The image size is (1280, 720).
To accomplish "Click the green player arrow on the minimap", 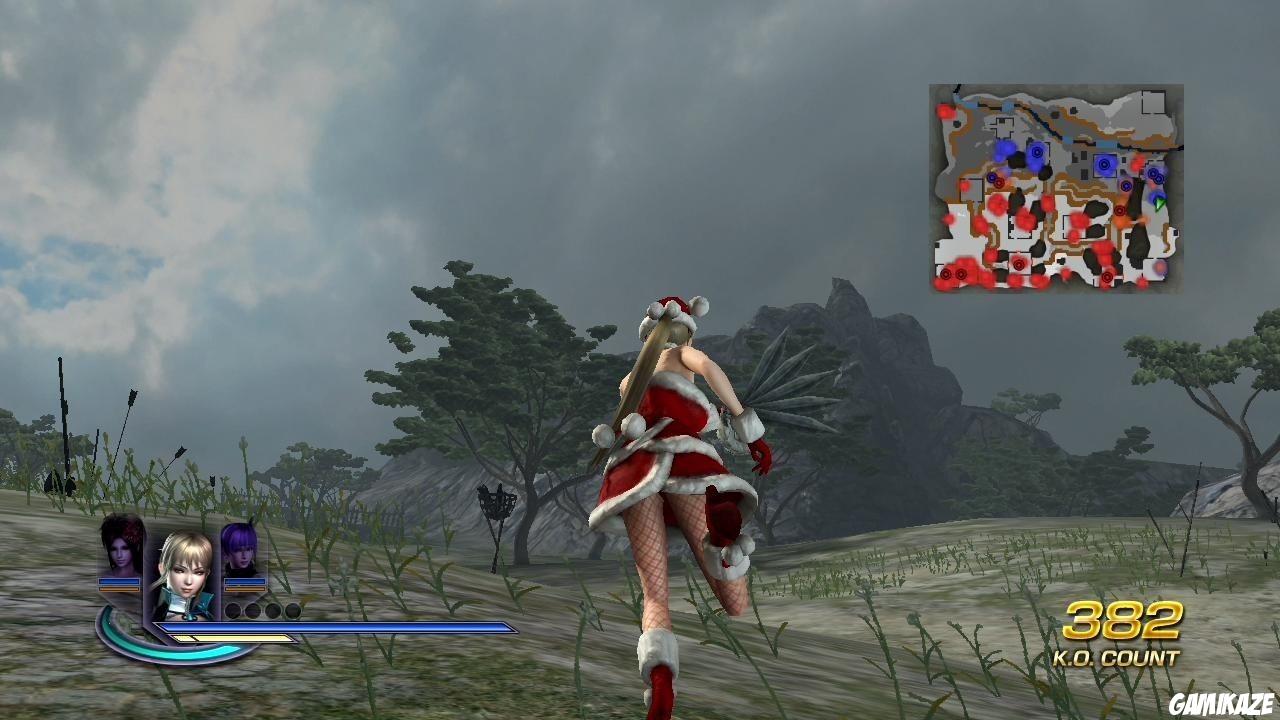I will click(1158, 204).
